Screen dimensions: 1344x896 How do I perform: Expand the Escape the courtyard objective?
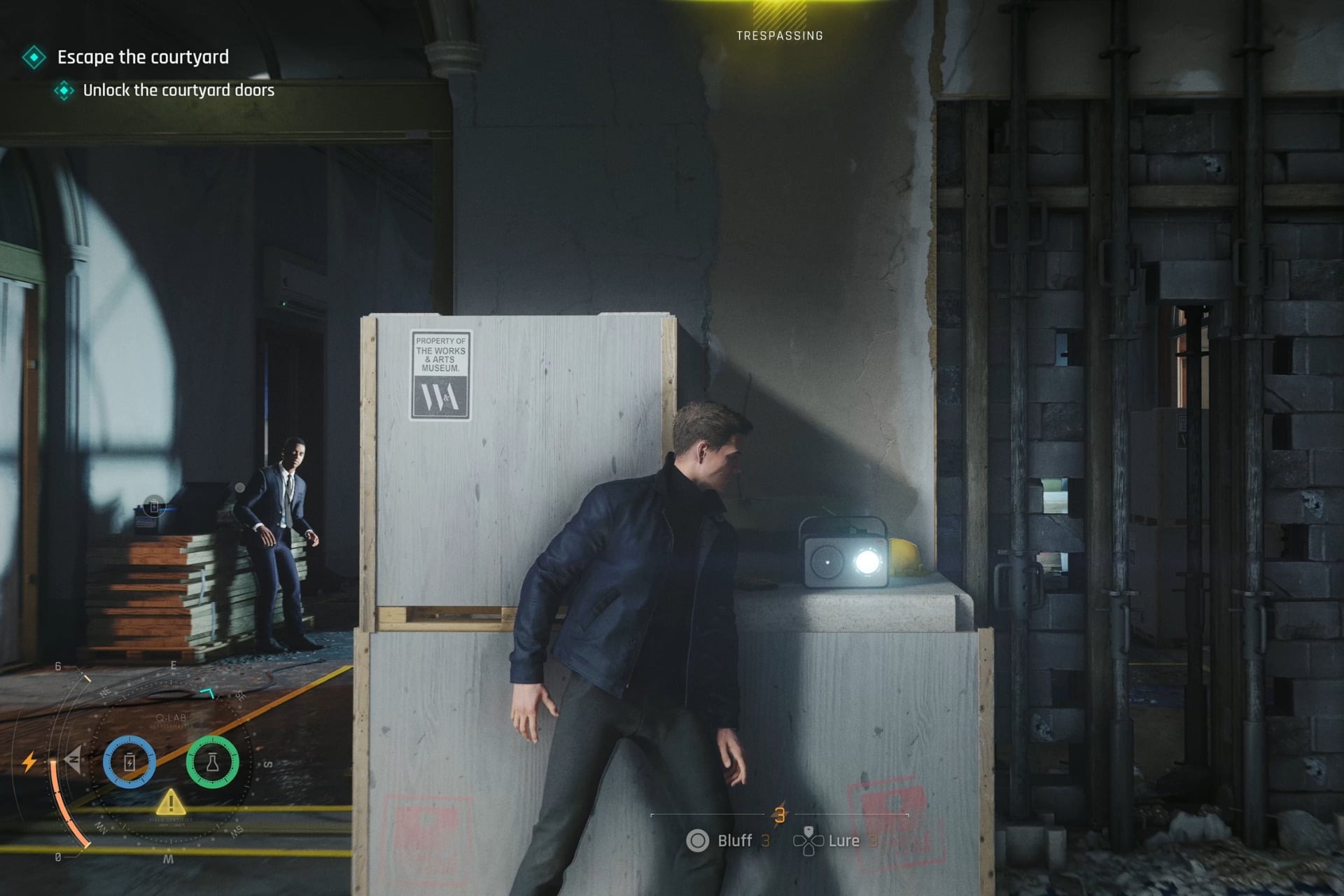[x=142, y=57]
